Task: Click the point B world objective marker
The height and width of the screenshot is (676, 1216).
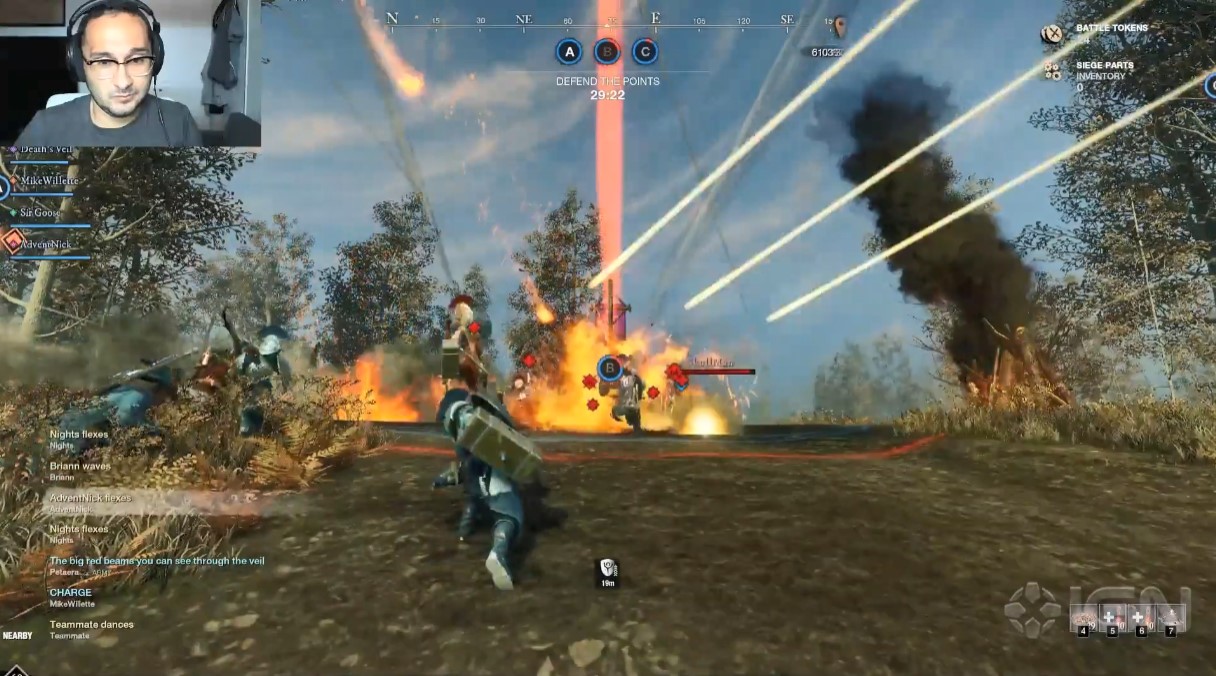Action: pos(610,369)
